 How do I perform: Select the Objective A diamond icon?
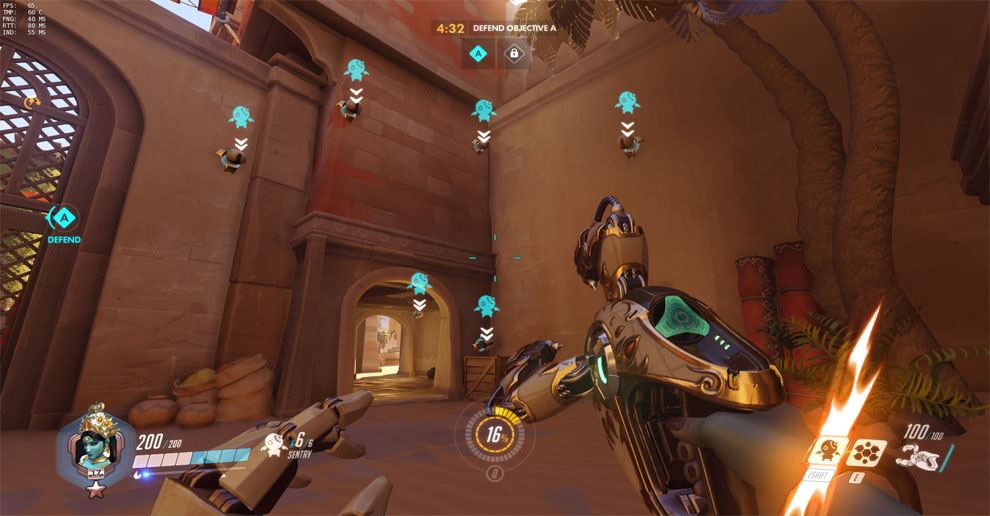pyautogui.click(x=478, y=54)
